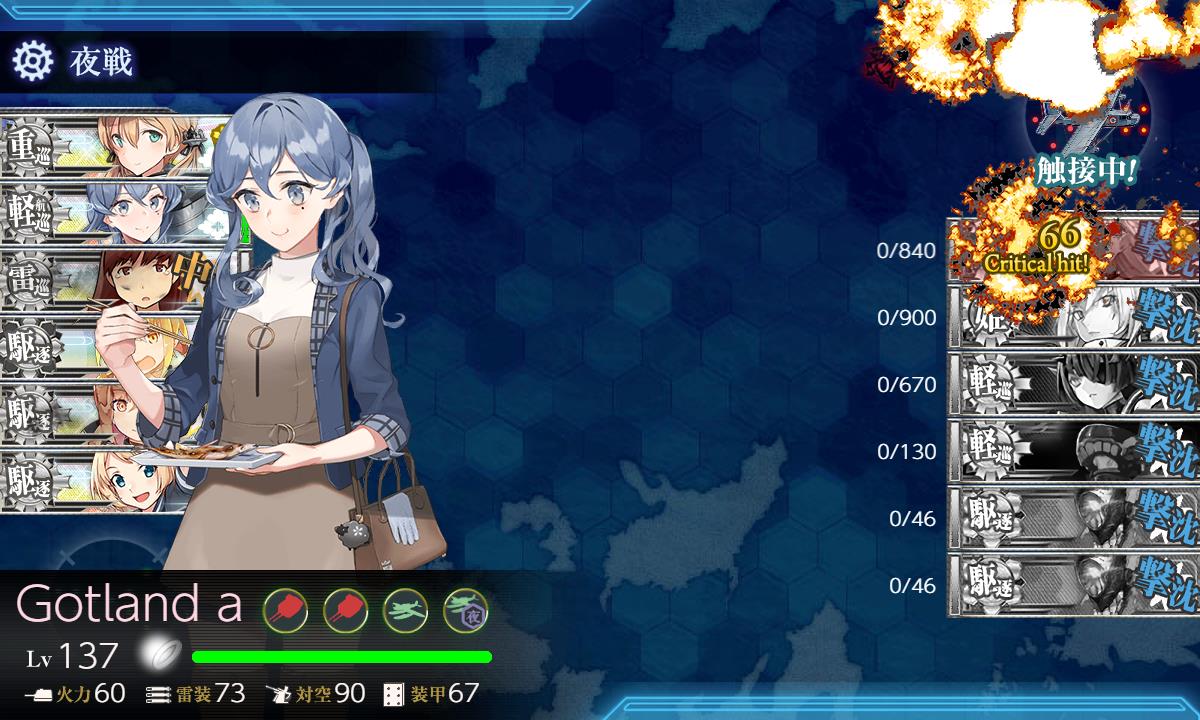Click the gear icon beside 夜戦
Image resolution: width=1200 pixels, height=720 pixels.
tap(32, 62)
